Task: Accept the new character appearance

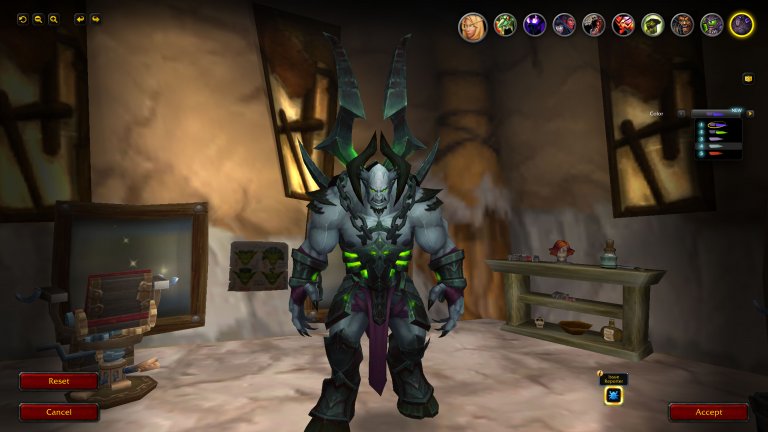Action: pyautogui.click(x=708, y=411)
